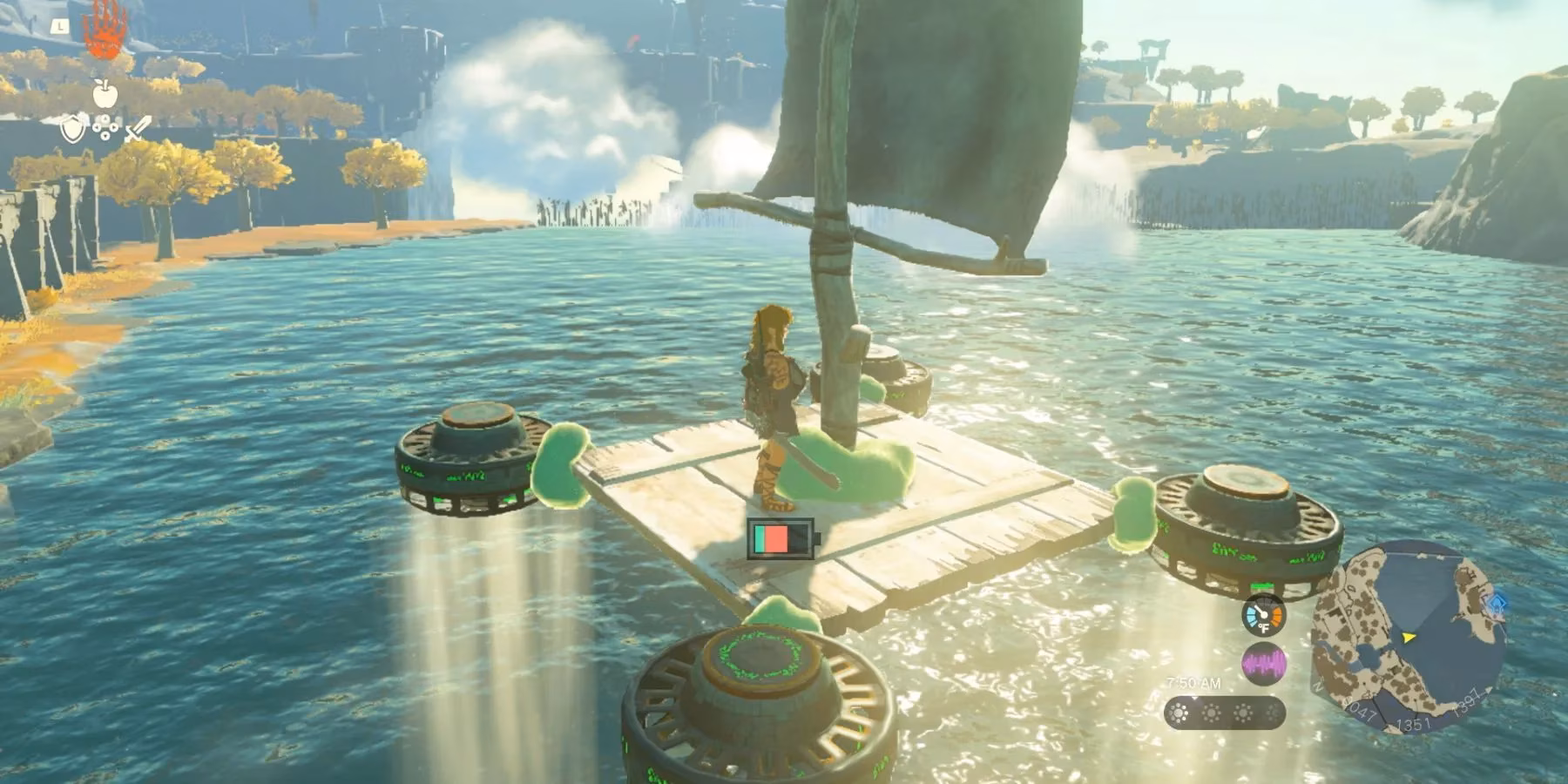Click the d-pad controls icon
The width and height of the screenshot is (1568, 784).
105,127
